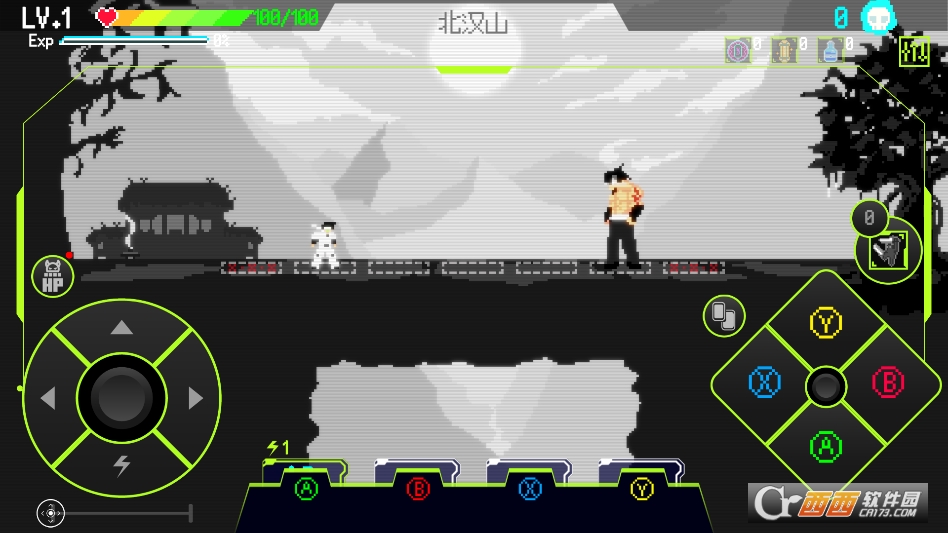Select the green A skill slot tab
The width and height of the screenshot is (948, 533).
(306, 489)
